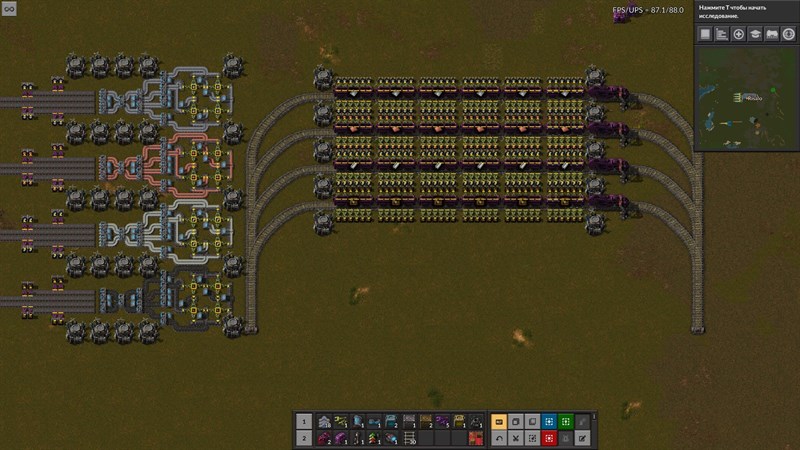
Task: Select hotbar row 1 selector
Action: point(304,422)
